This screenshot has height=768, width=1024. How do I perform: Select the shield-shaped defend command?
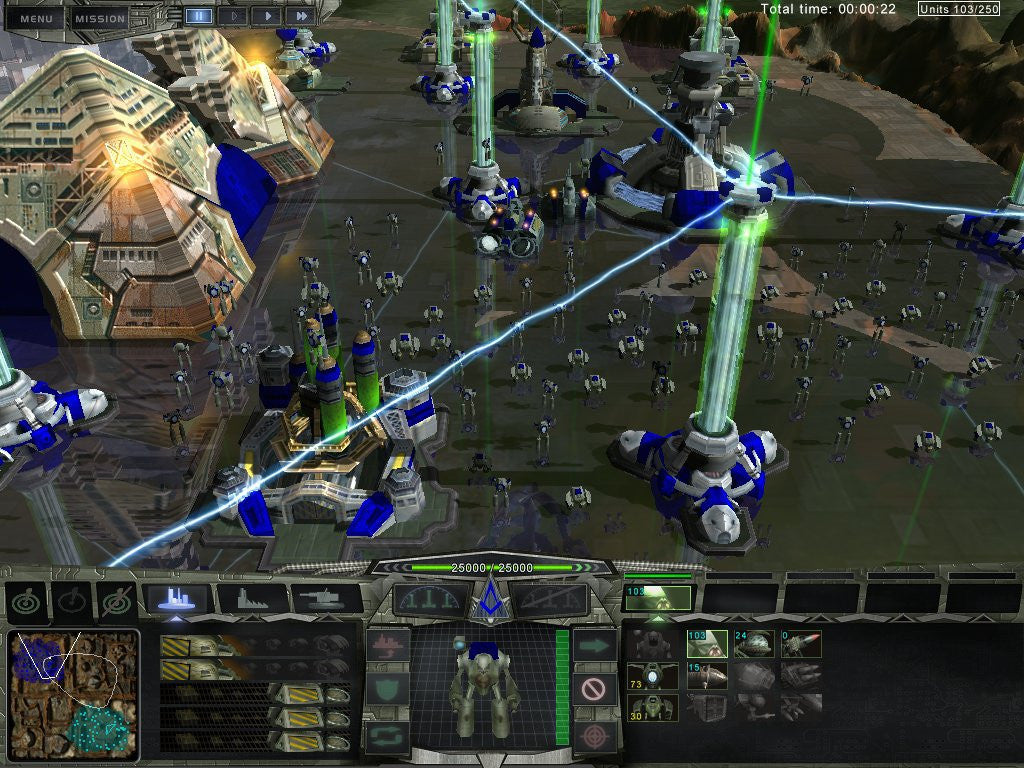point(387,689)
